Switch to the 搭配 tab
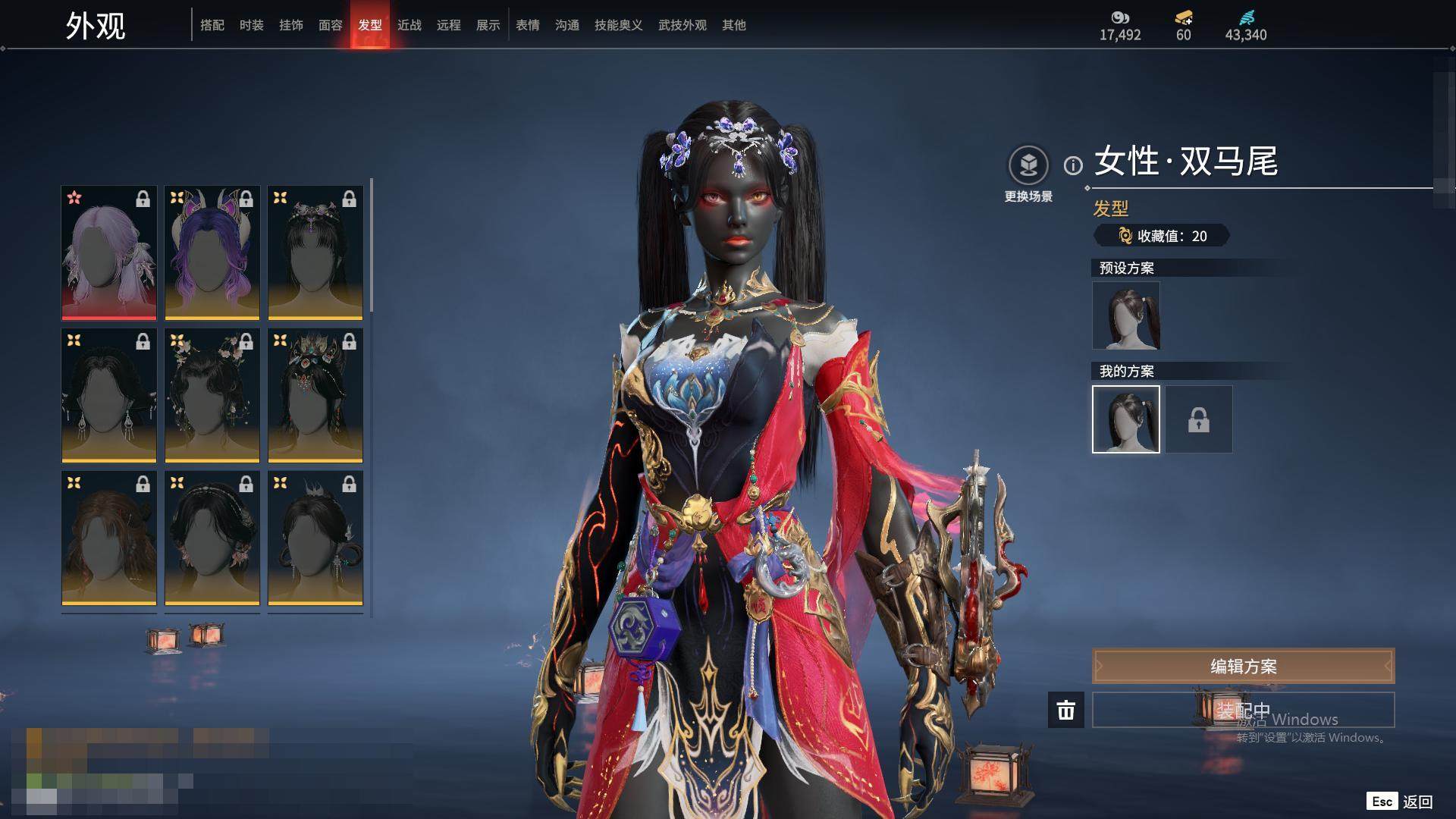This screenshot has width=1456, height=819. point(212,25)
